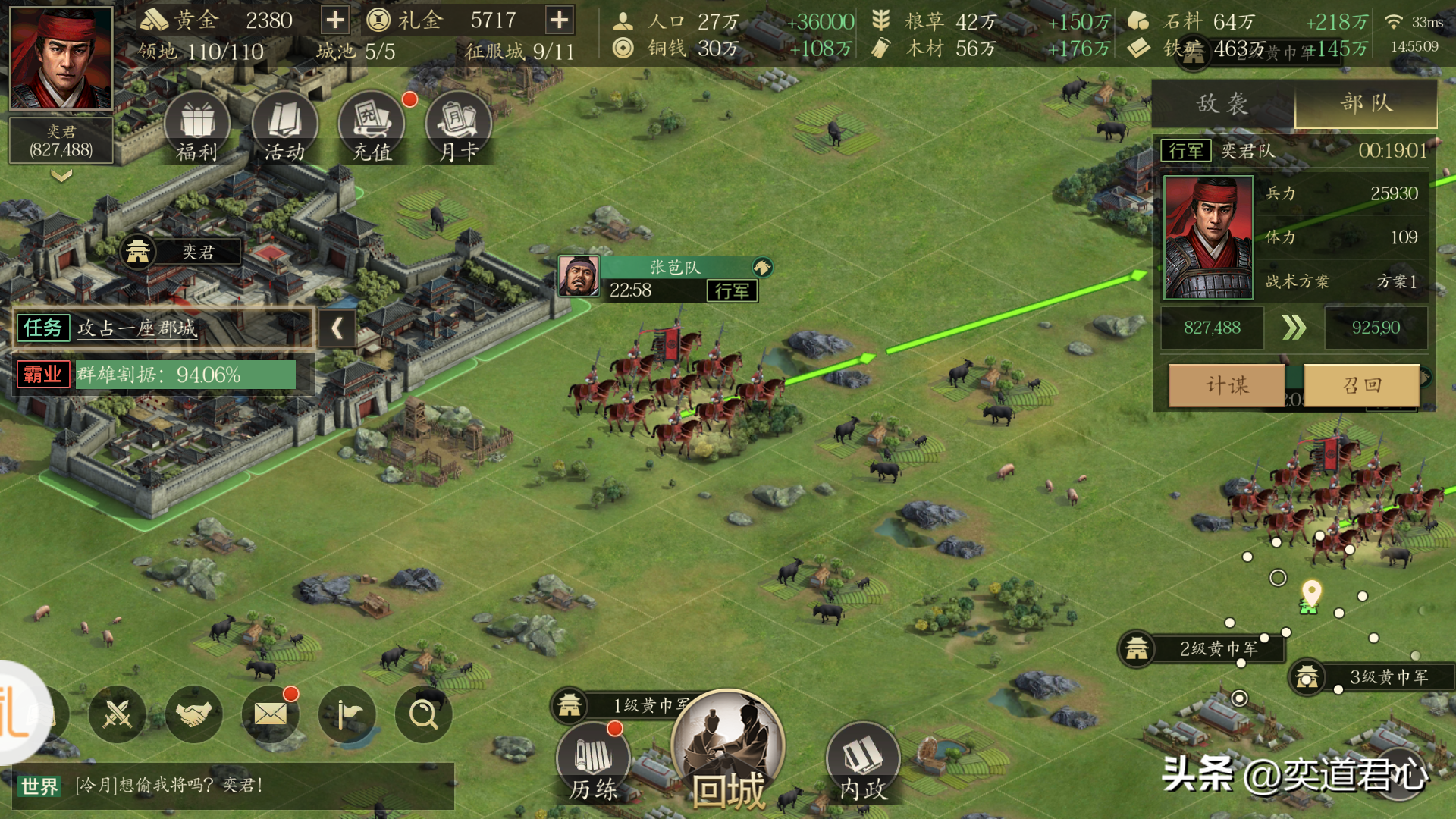
Task: Open the 霸业 progress bar
Action: (163, 375)
